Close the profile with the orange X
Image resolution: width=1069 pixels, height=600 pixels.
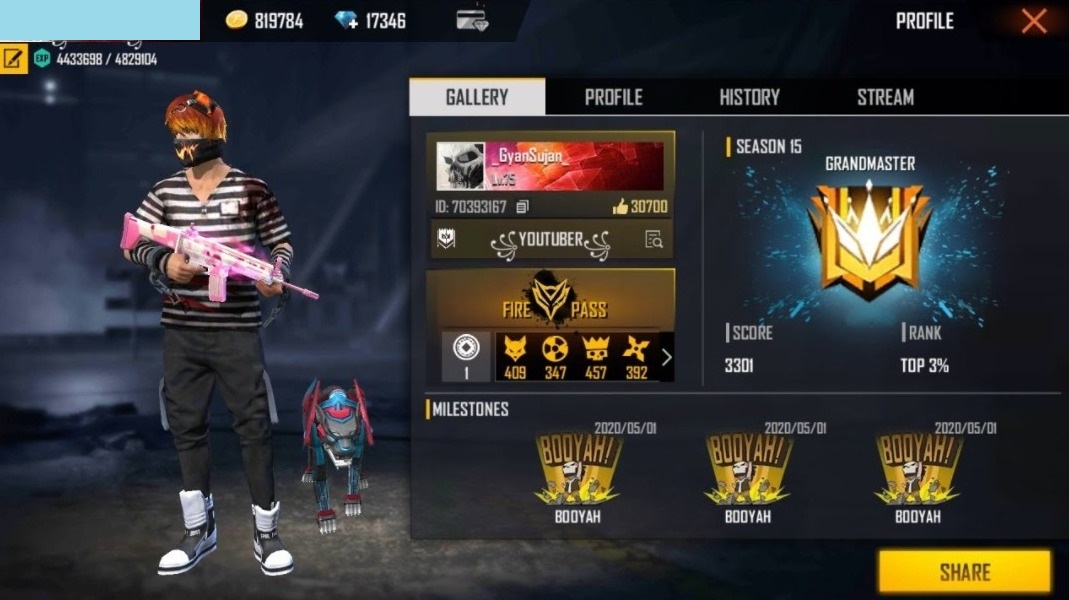[x=1034, y=21]
